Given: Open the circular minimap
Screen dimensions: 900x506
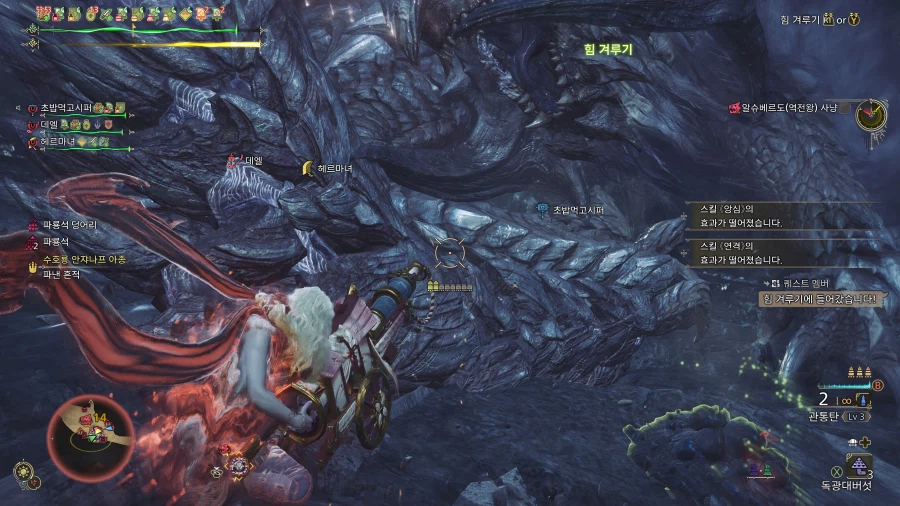Looking at the screenshot, I should 91,434.
